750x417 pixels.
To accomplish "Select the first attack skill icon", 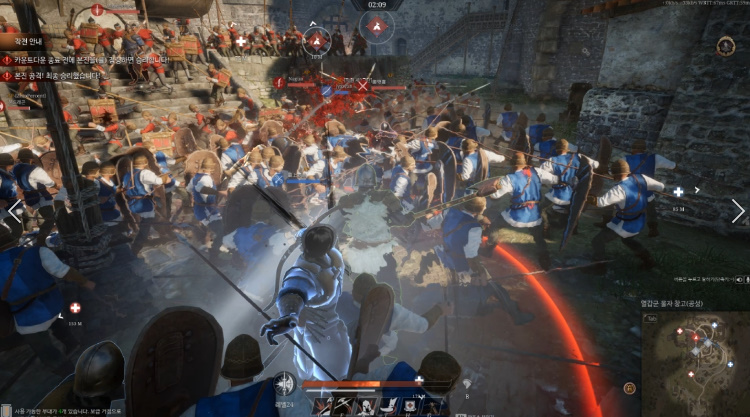I will (x=323, y=406).
